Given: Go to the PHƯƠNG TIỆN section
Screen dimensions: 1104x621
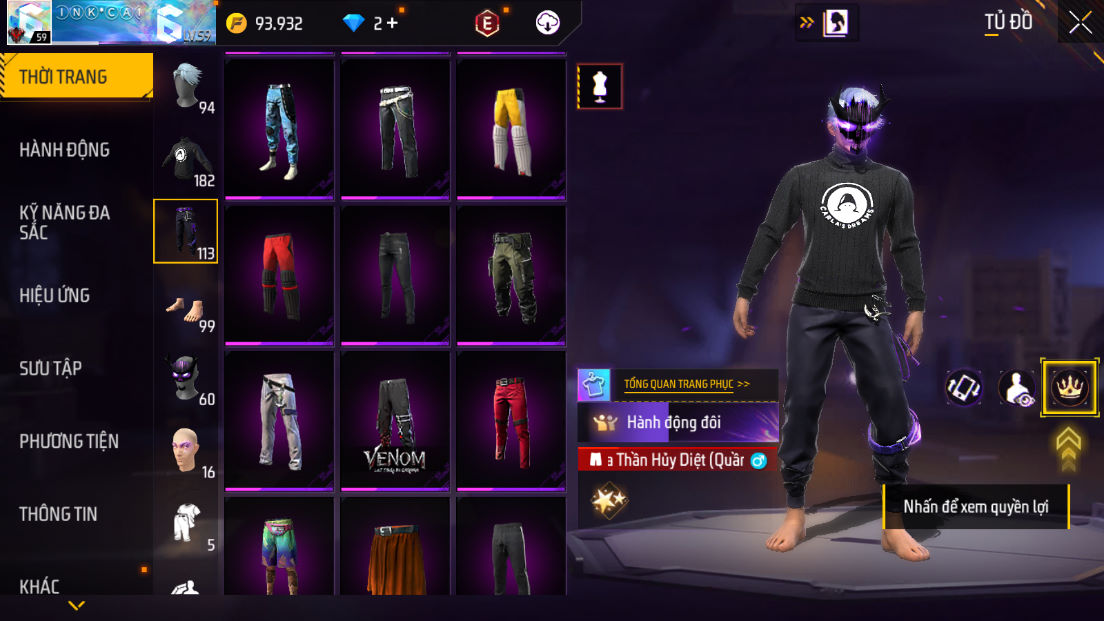Looking at the screenshot, I should (69, 441).
